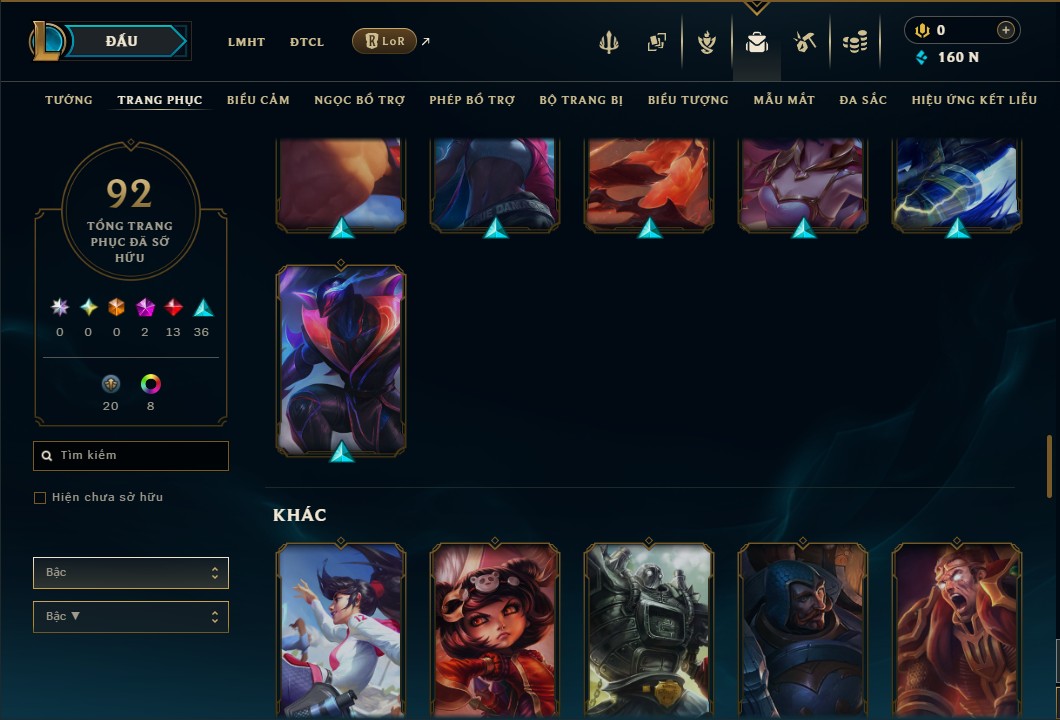Click the ĐẤU play button
The height and width of the screenshot is (720, 1060).
point(121,41)
